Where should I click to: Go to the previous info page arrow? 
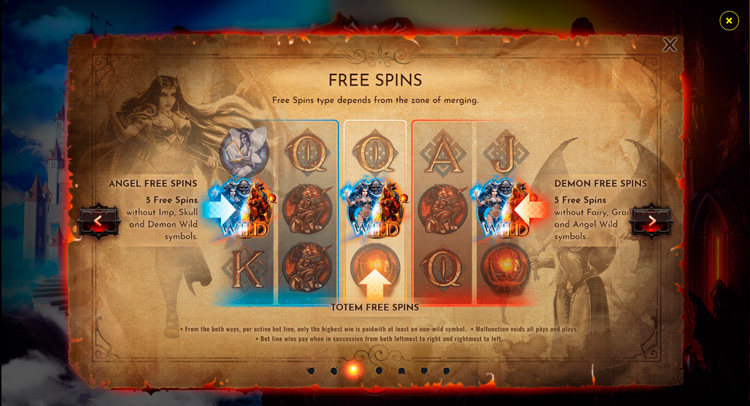click(x=98, y=221)
